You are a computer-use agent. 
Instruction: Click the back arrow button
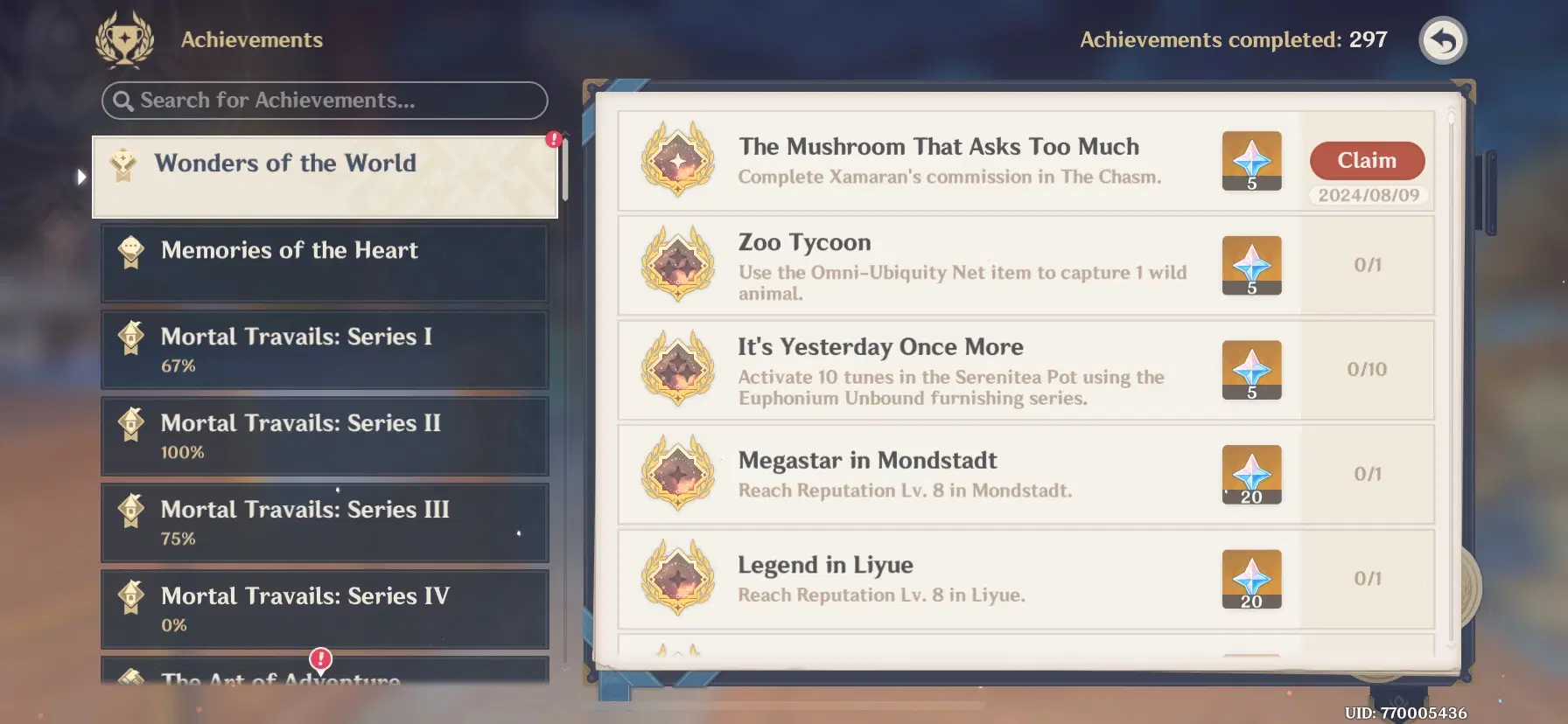pyautogui.click(x=1443, y=40)
